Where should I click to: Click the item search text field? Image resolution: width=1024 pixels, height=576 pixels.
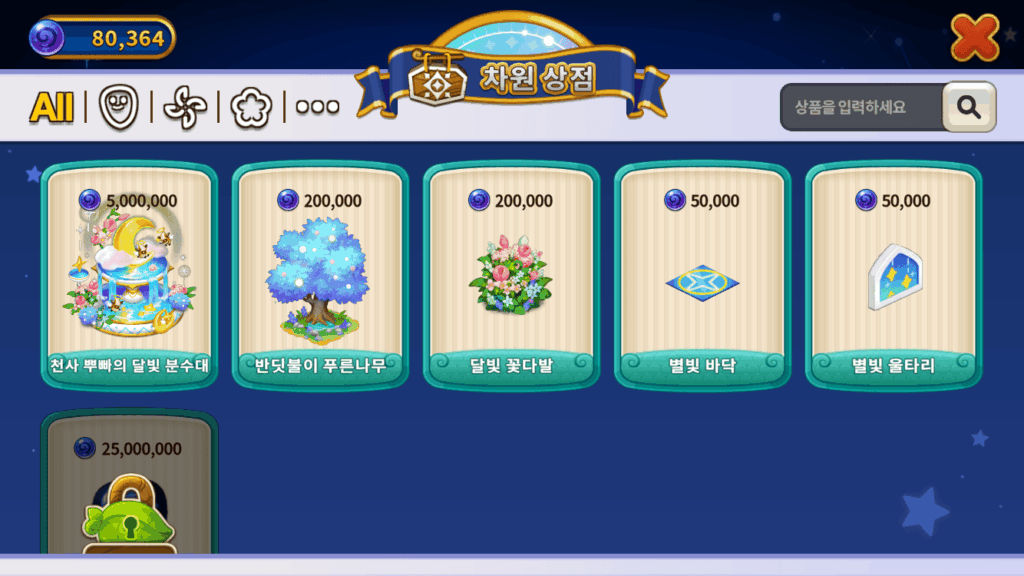click(860, 108)
